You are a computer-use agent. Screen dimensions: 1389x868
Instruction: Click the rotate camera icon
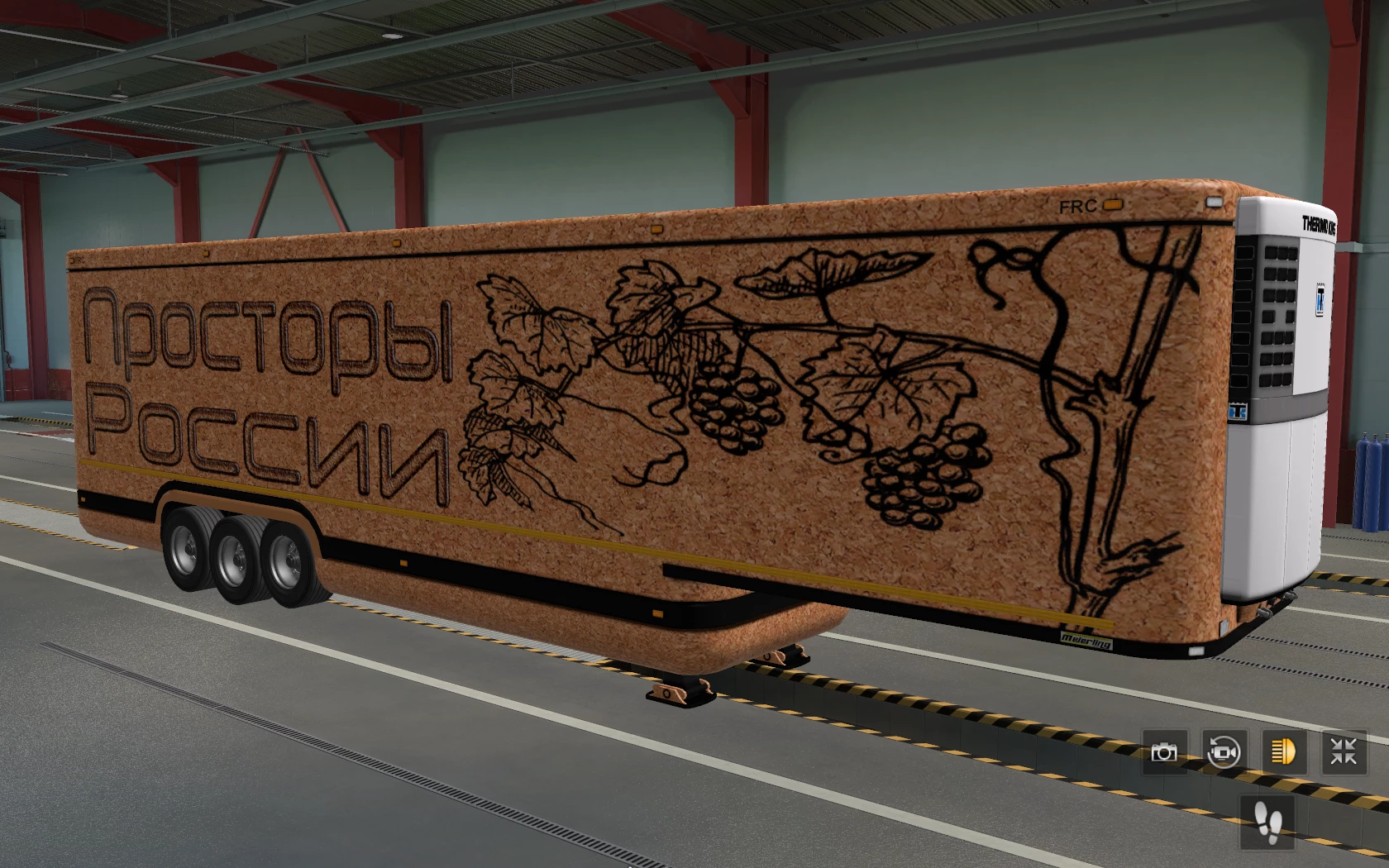coord(1224,752)
